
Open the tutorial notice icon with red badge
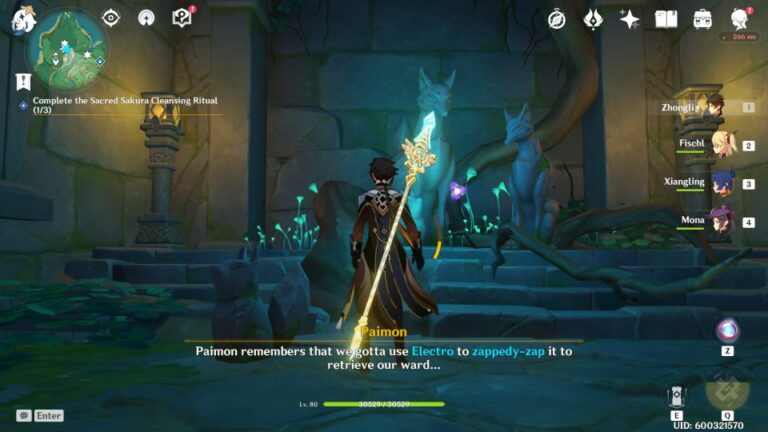coord(181,18)
